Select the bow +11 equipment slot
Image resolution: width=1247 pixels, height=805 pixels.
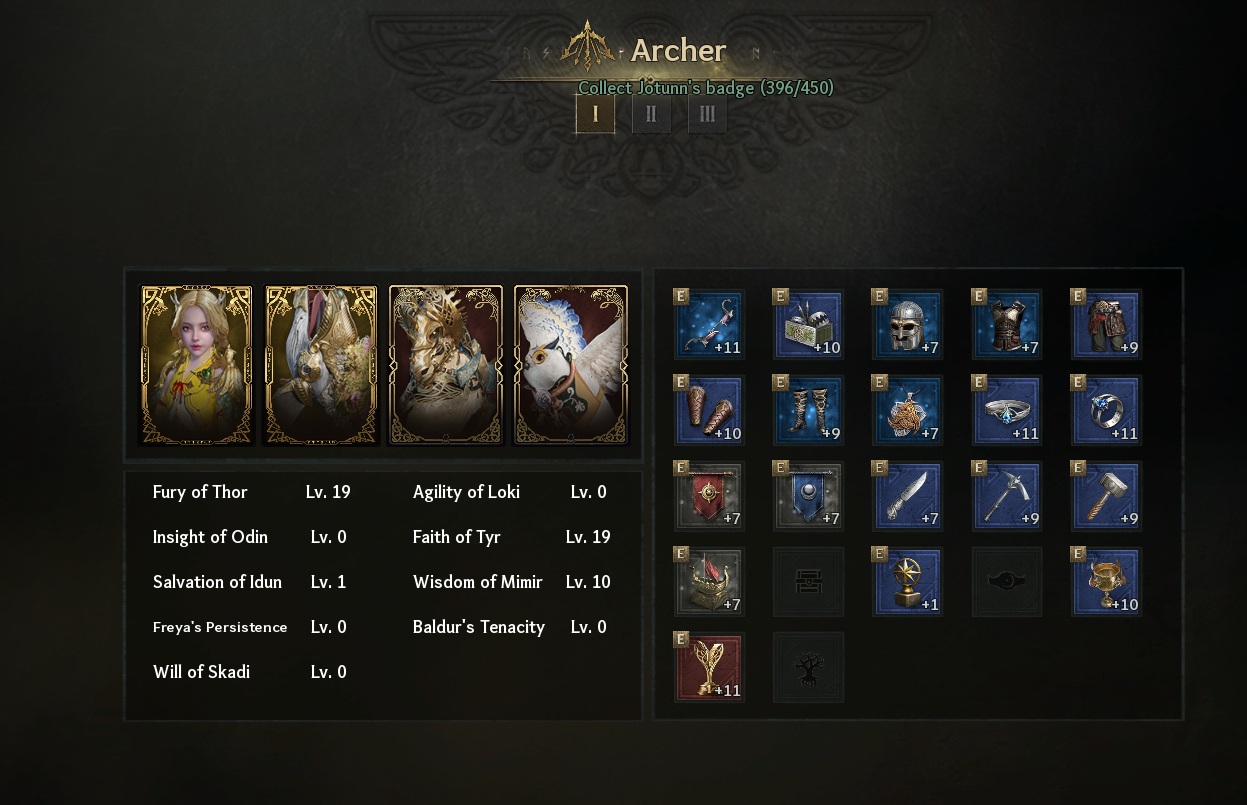tap(709, 324)
